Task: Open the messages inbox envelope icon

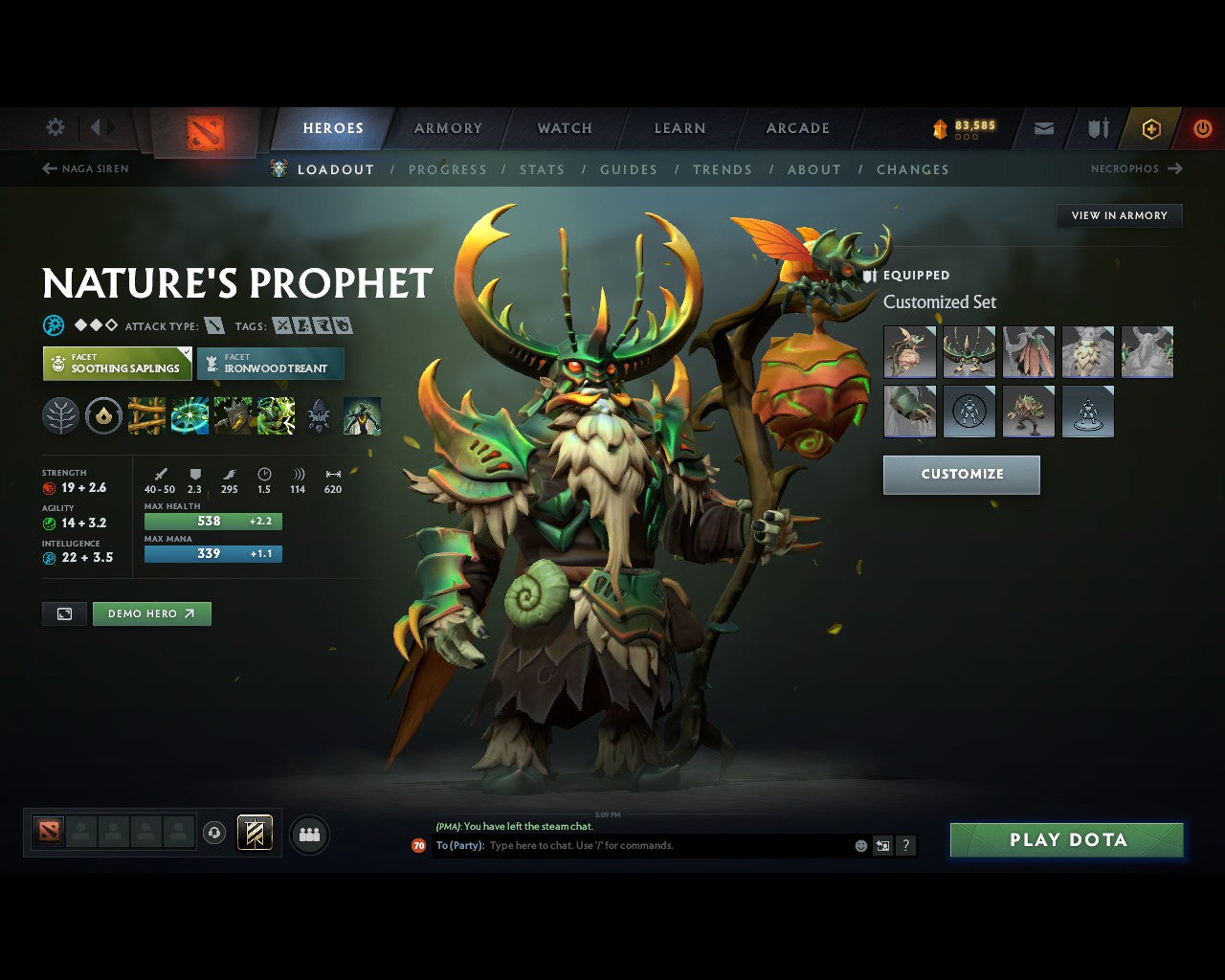Action: [1042, 127]
